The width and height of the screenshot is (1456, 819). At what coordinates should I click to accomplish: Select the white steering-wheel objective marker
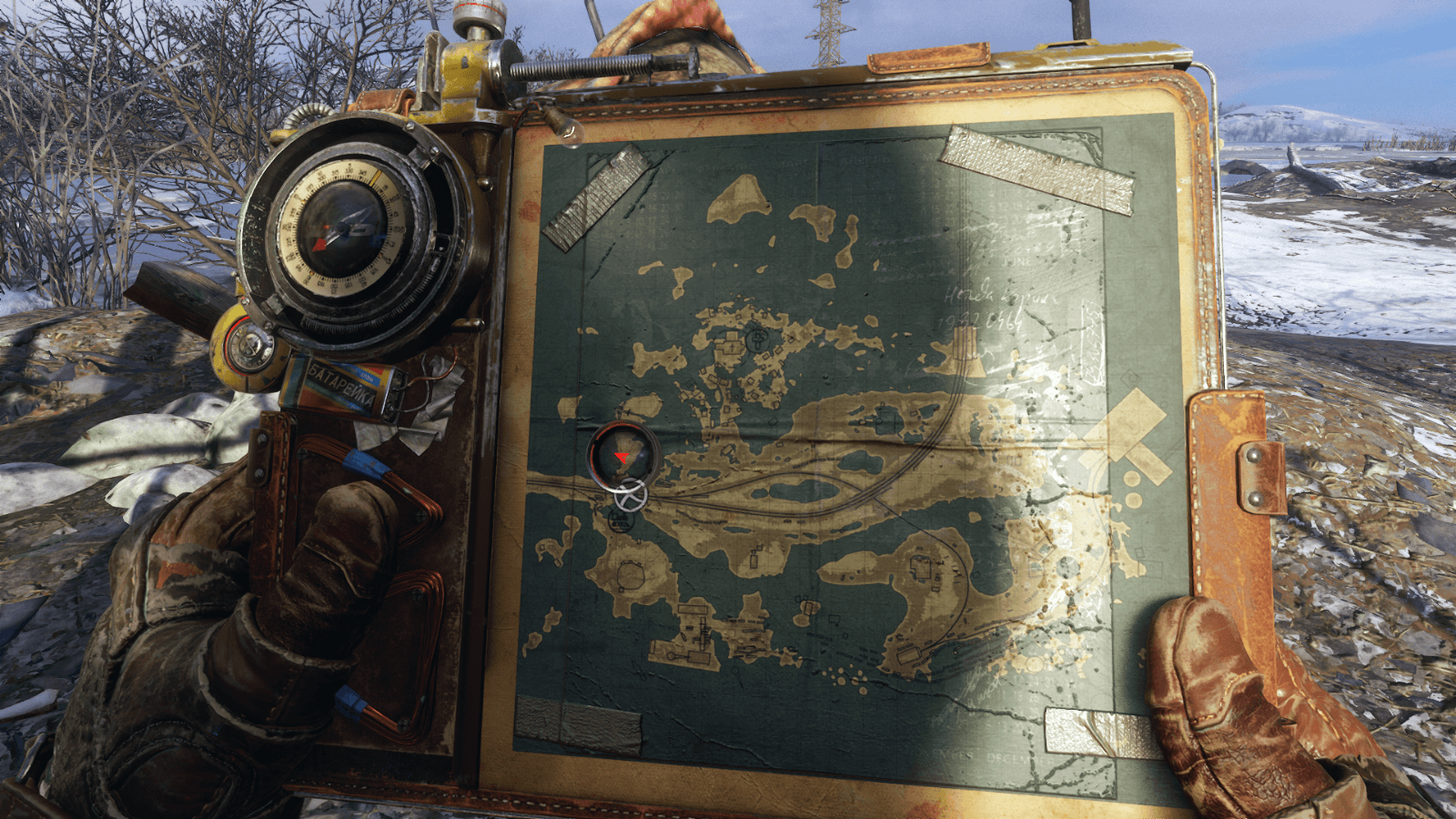coord(629,497)
